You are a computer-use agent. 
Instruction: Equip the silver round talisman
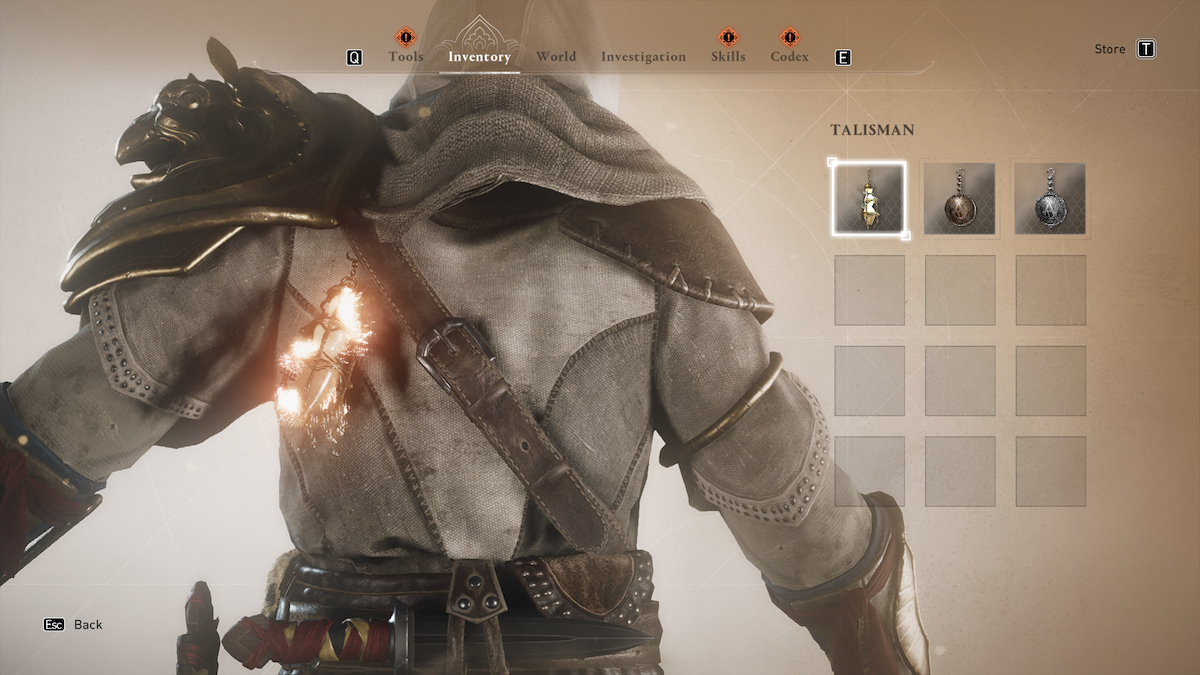pyautogui.click(x=1050, y=199)
